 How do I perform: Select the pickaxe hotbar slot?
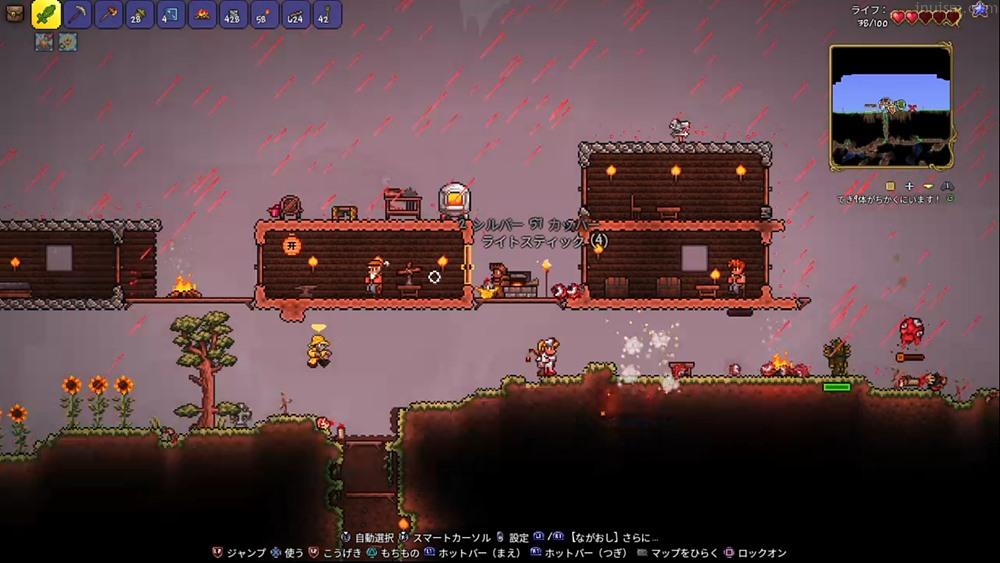79,15
